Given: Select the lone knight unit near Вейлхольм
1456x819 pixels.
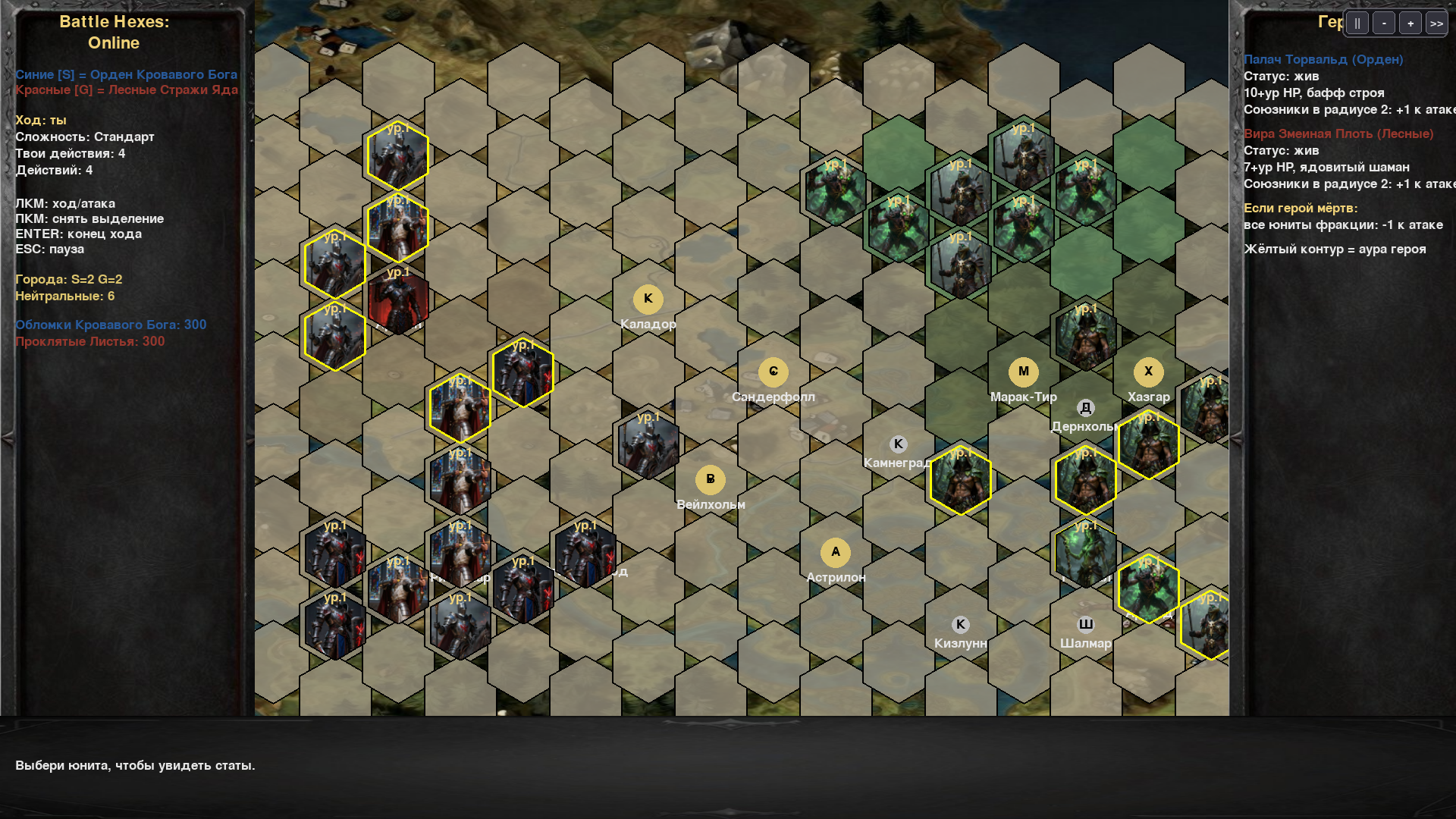Looking at the screenshot, I should tap(648, 446).
